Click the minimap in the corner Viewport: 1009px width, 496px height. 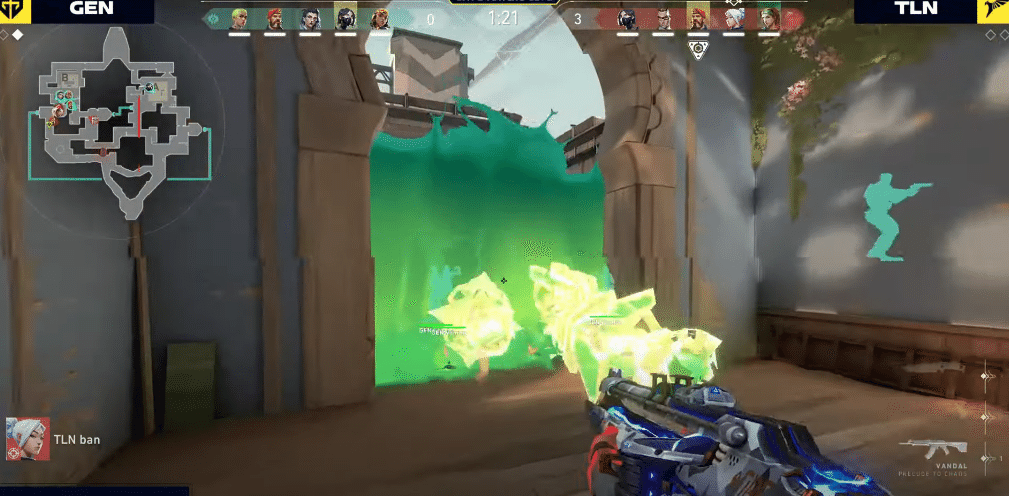coord(118,120)
